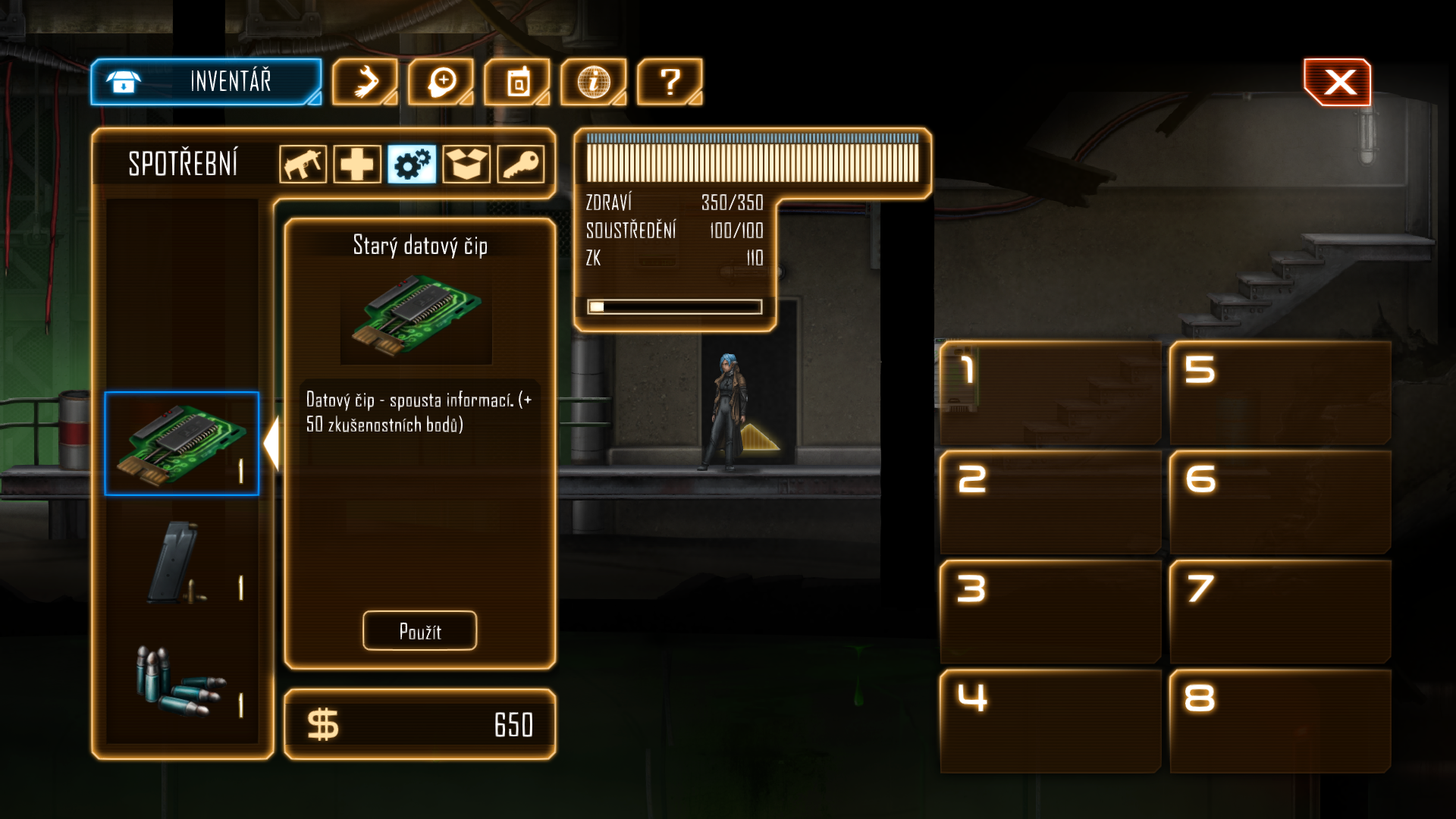
Task: Switch to the skills arm tab
Action: [365, 81]
